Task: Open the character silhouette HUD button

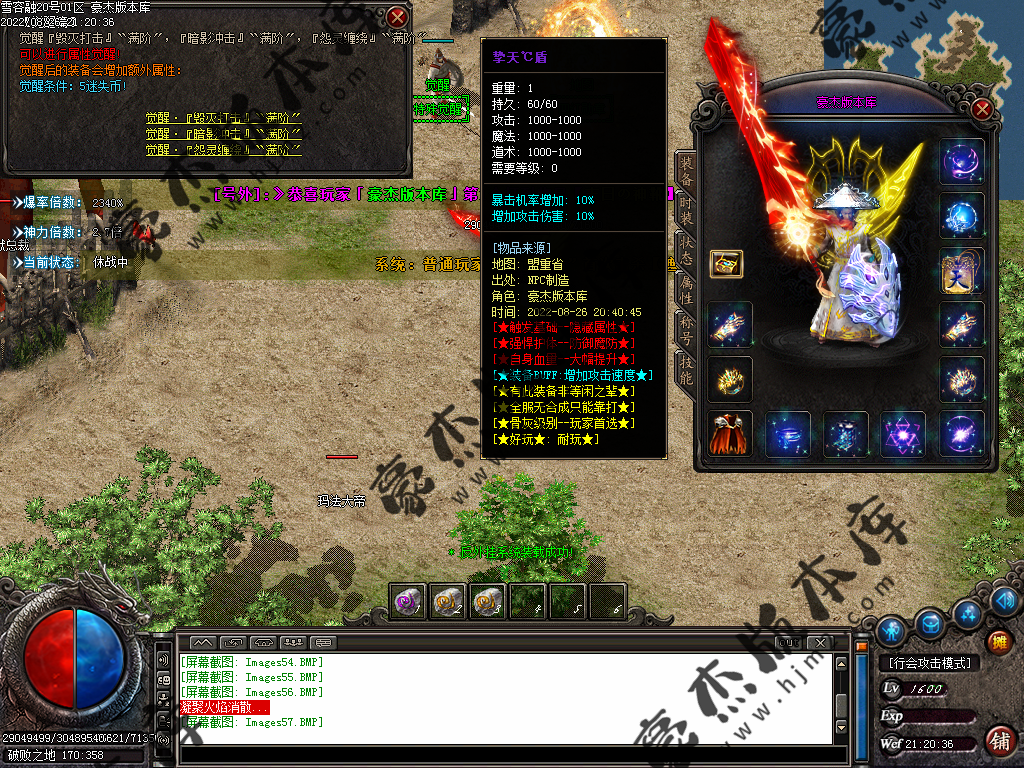Action: [x=891, y=630]
